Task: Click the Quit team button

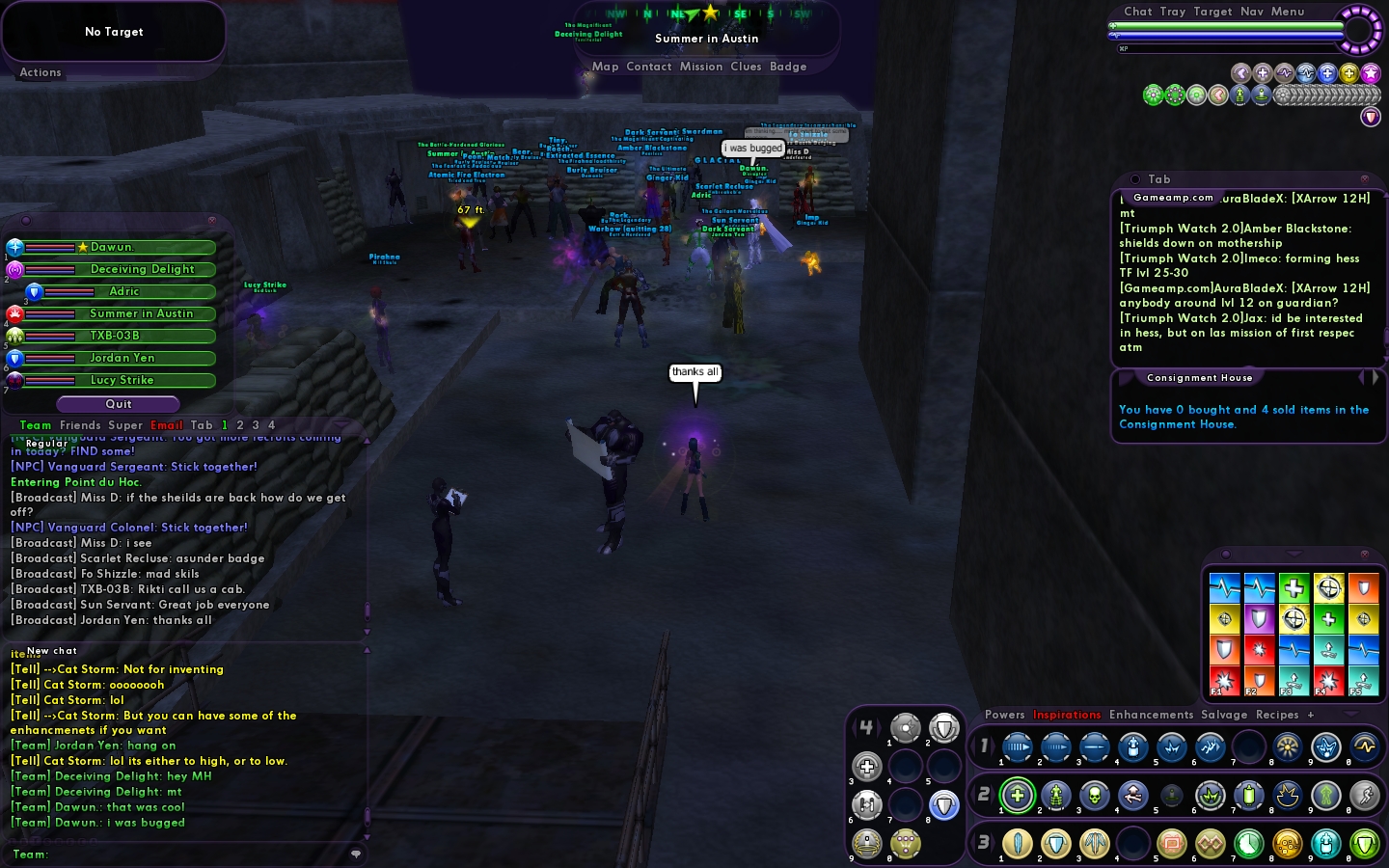Action: pos(119,404)
